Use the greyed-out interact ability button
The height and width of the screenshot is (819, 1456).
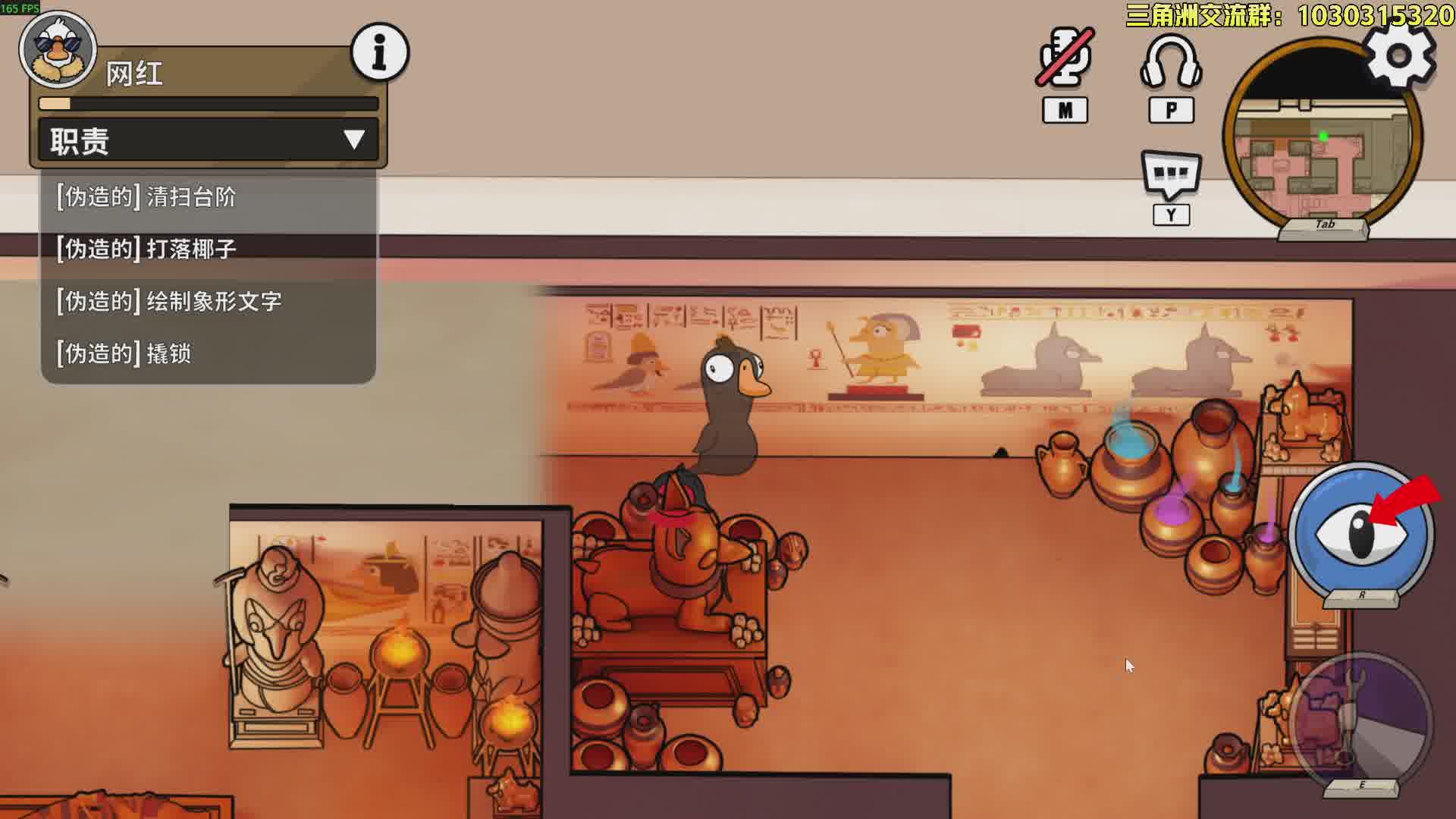click(x=1360, y=724)
